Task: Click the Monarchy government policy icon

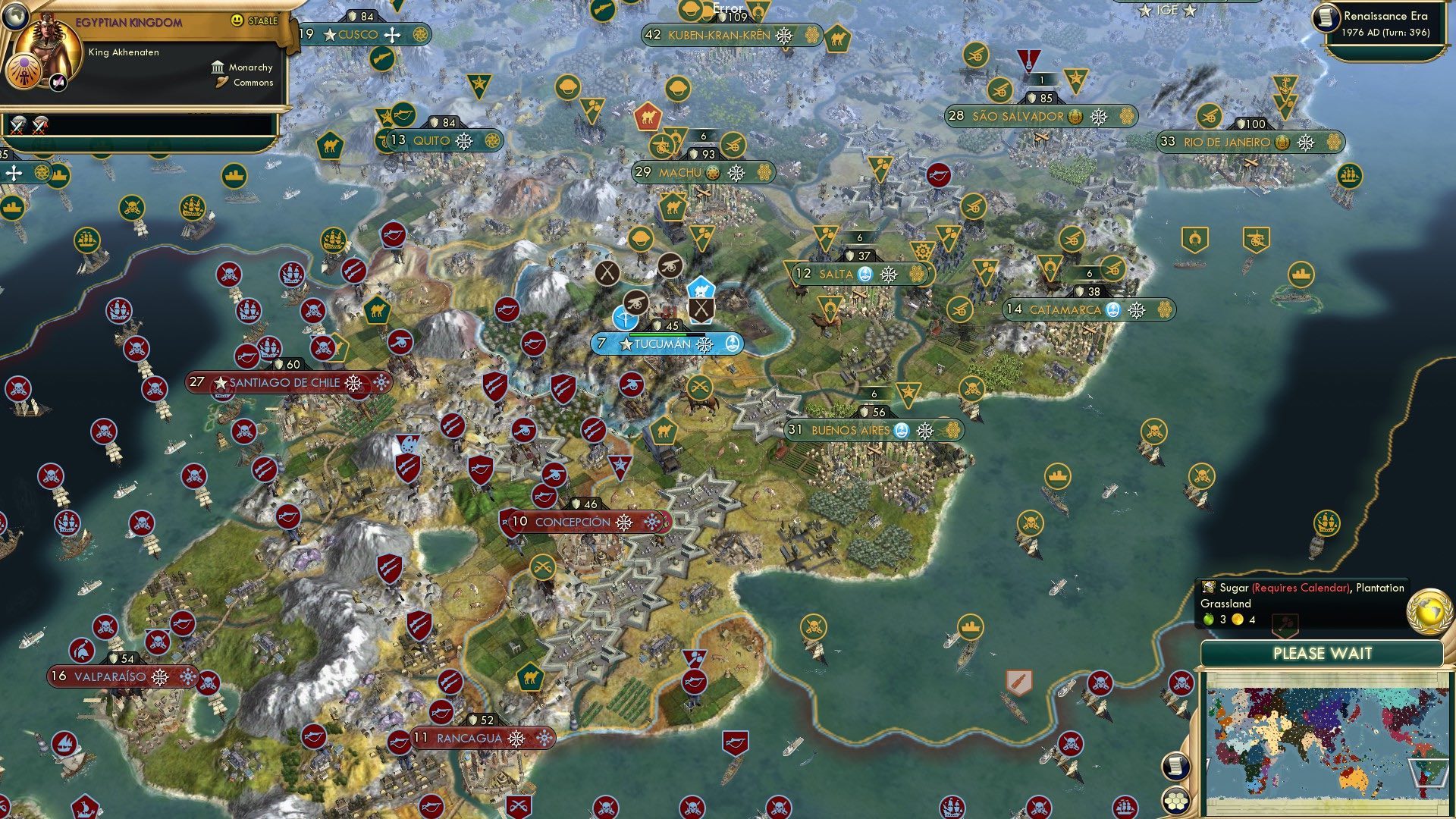Action: (216, 67)
